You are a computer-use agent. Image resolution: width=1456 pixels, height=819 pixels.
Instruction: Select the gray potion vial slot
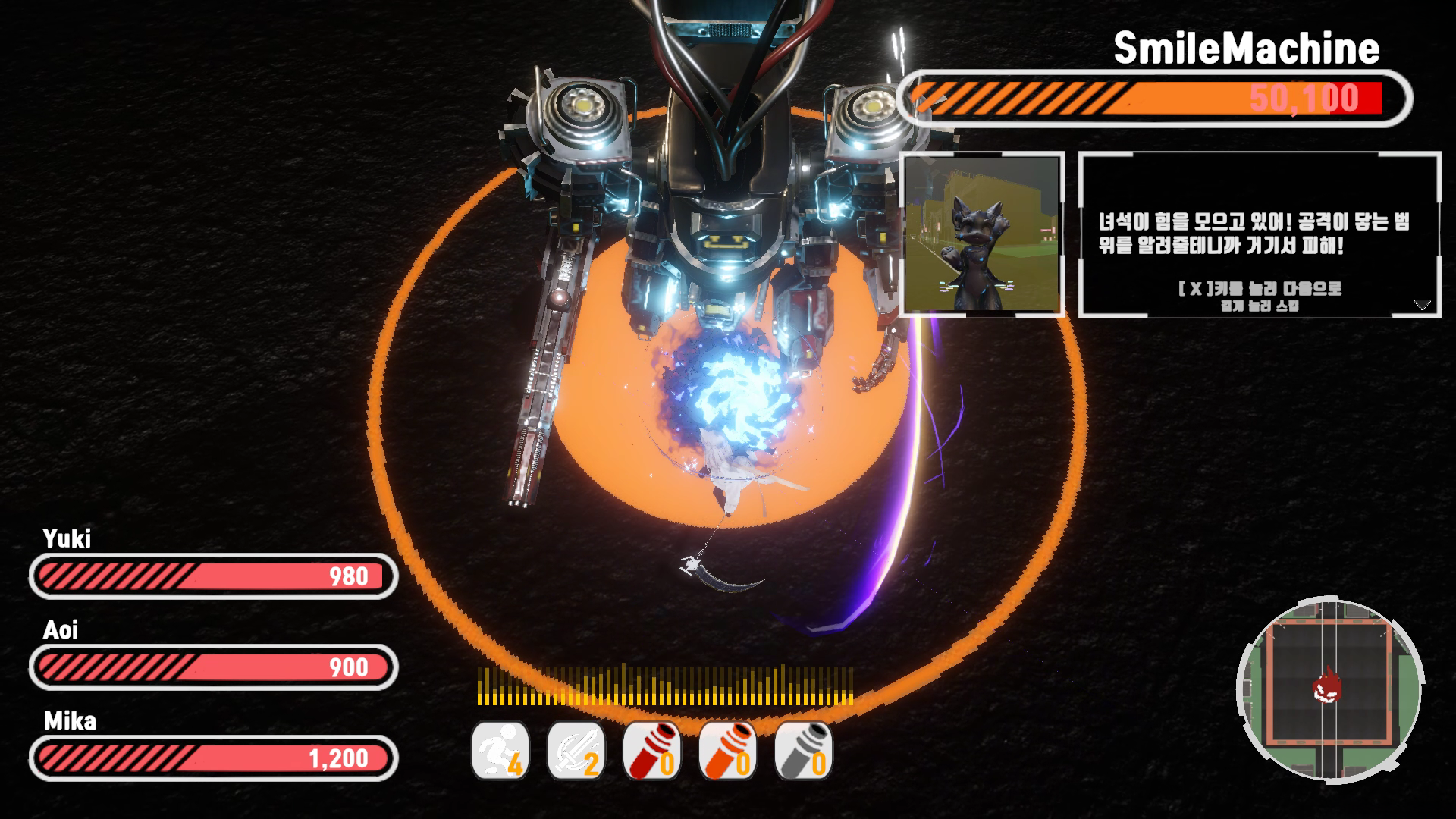coord(804,751)
